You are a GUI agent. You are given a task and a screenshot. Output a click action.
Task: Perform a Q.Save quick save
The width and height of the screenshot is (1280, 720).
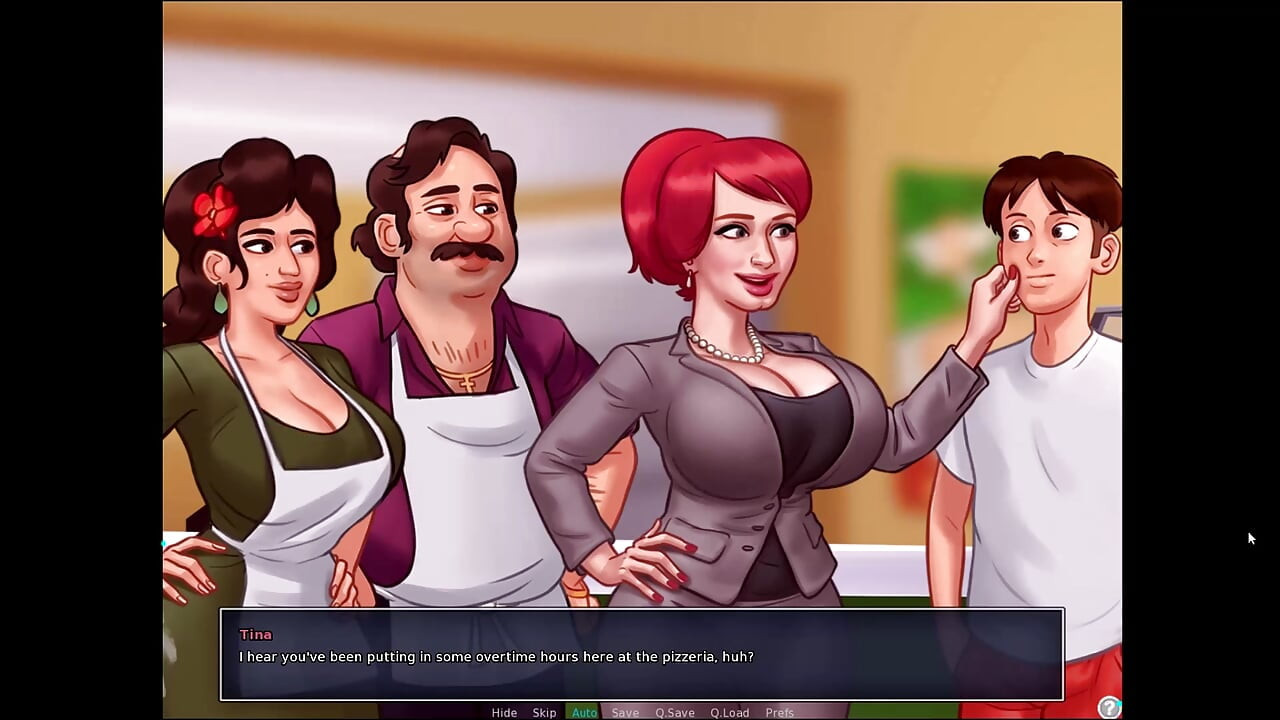674,712
